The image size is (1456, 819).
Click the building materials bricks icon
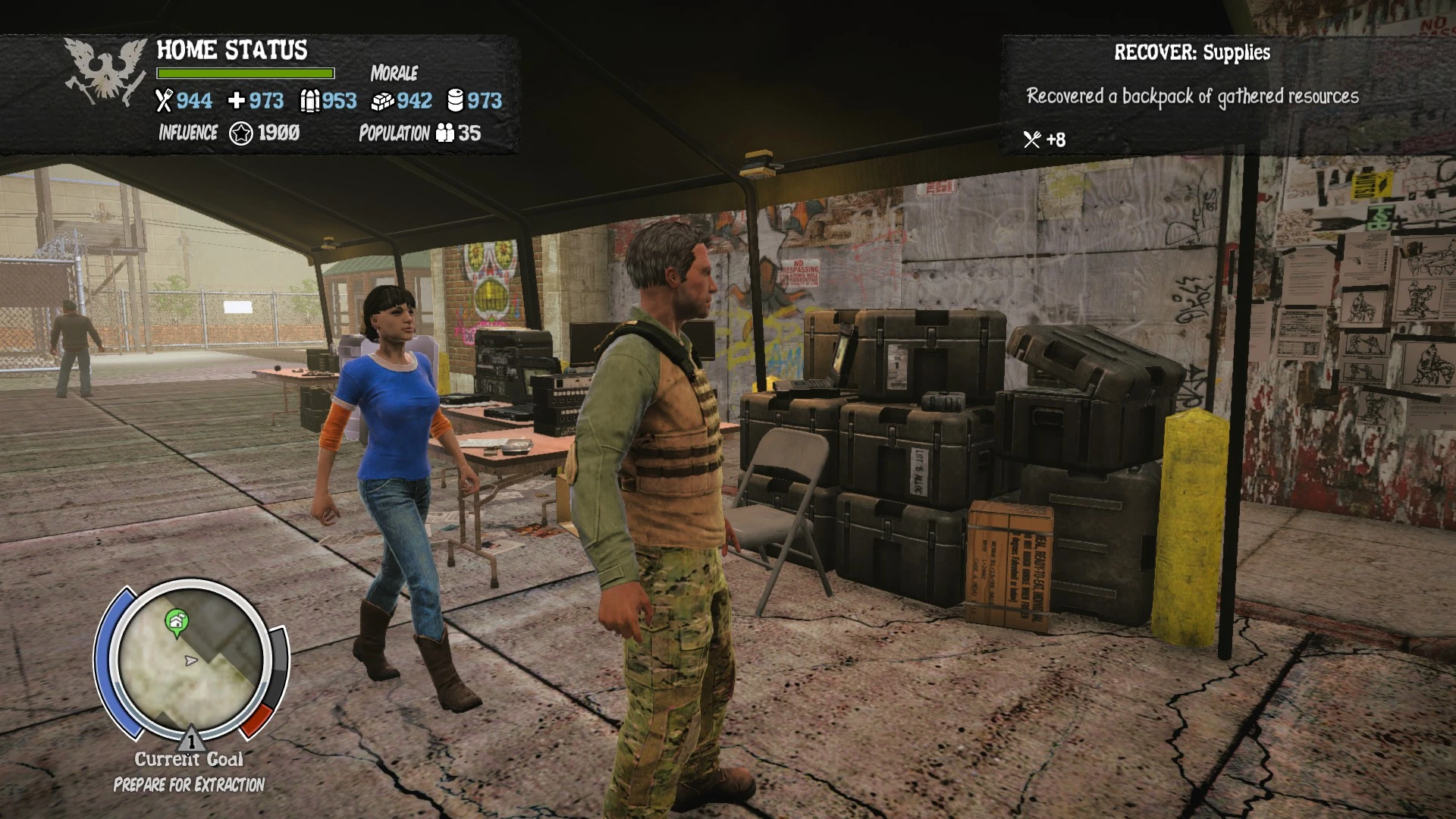(384, 100)
